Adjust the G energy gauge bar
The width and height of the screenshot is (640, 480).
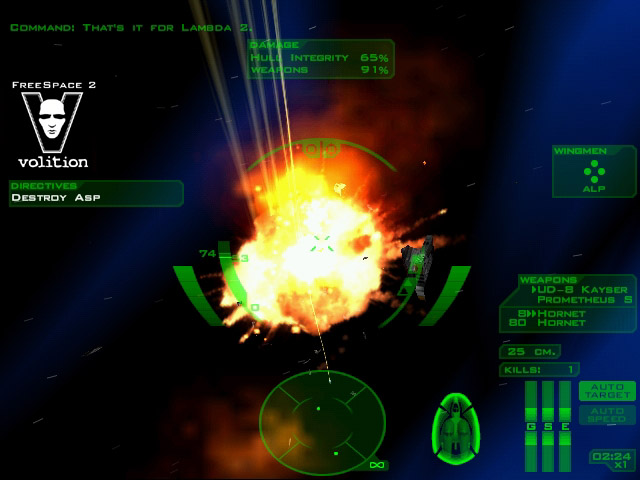(531, 424)
